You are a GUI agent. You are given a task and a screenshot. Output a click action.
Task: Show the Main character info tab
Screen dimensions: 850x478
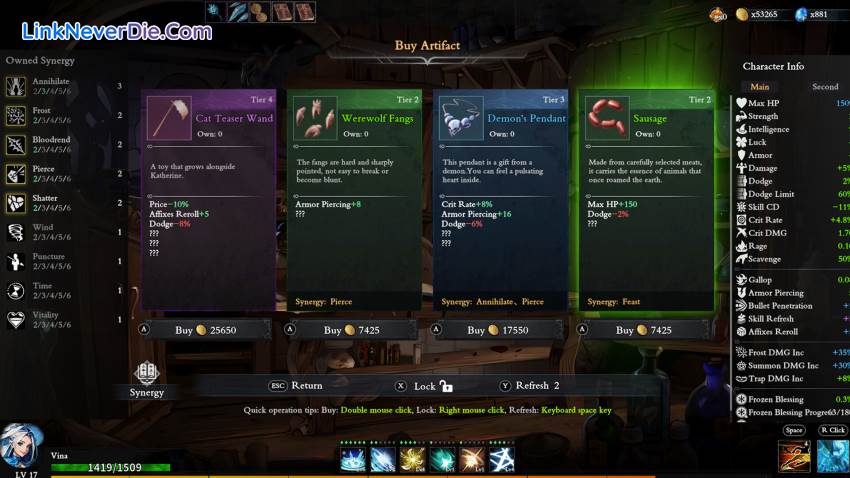760,87
